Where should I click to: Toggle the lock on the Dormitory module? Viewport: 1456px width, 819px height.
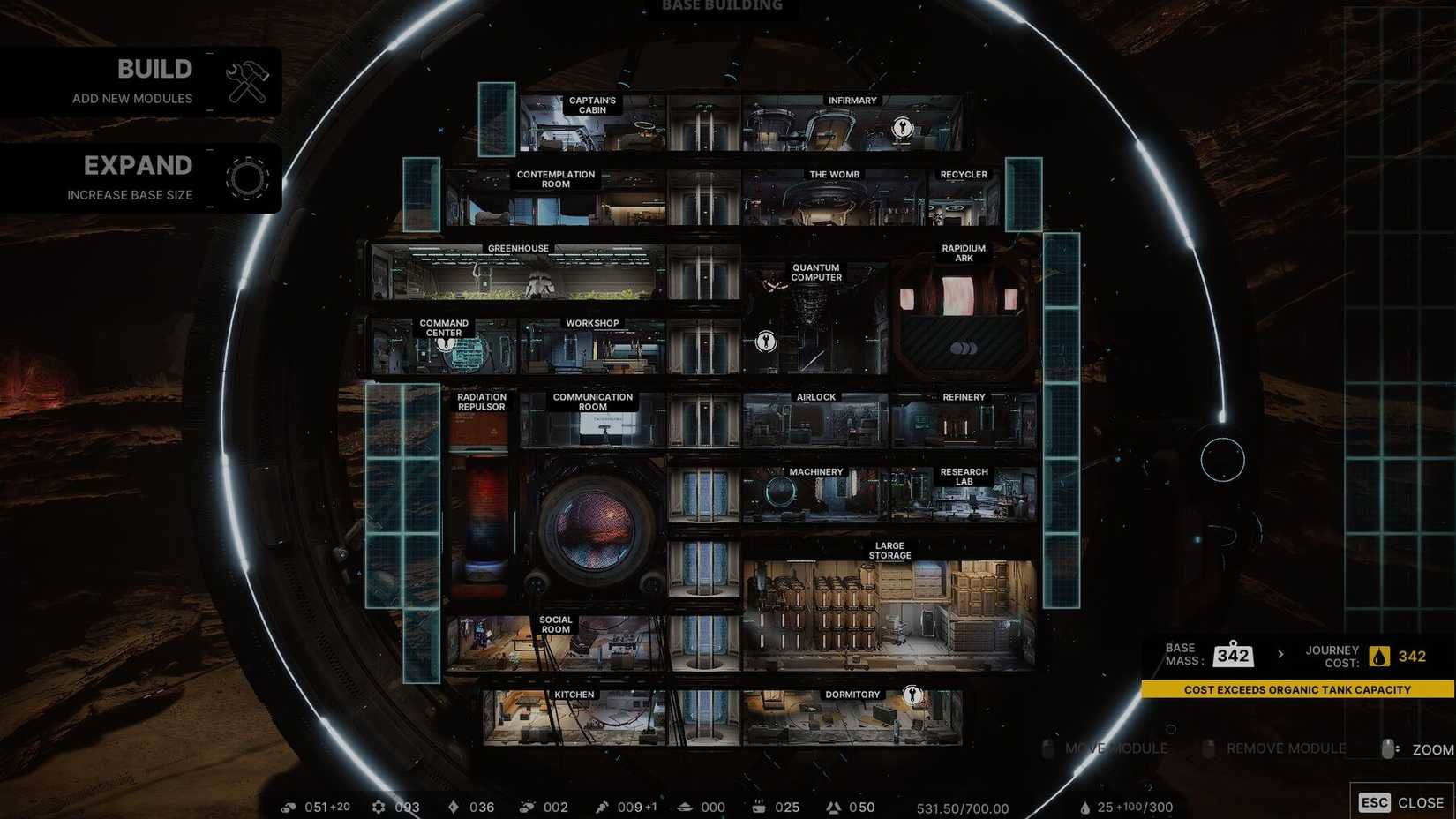click(912, 695)
